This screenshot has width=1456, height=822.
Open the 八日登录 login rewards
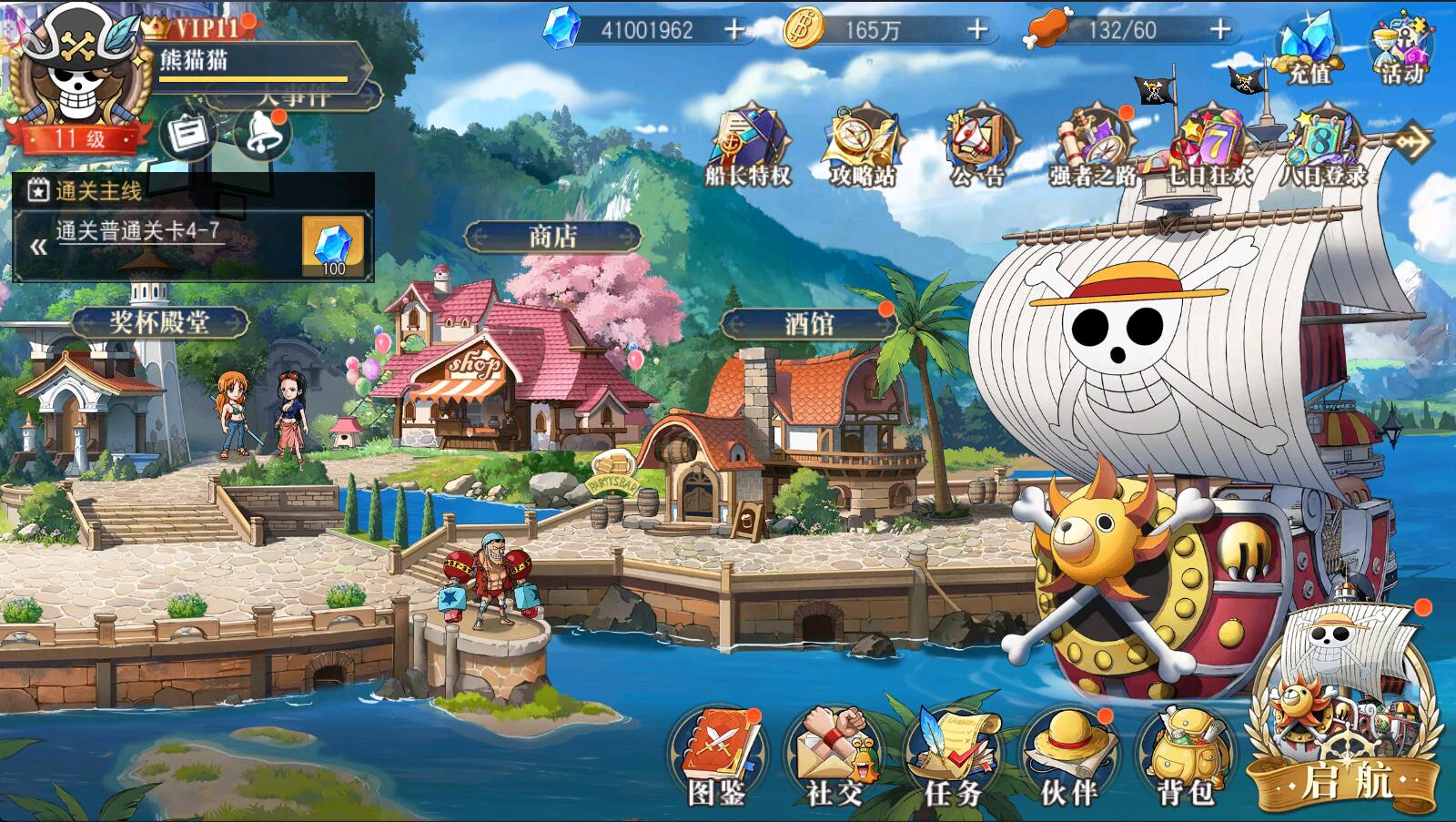(1323, 146)
